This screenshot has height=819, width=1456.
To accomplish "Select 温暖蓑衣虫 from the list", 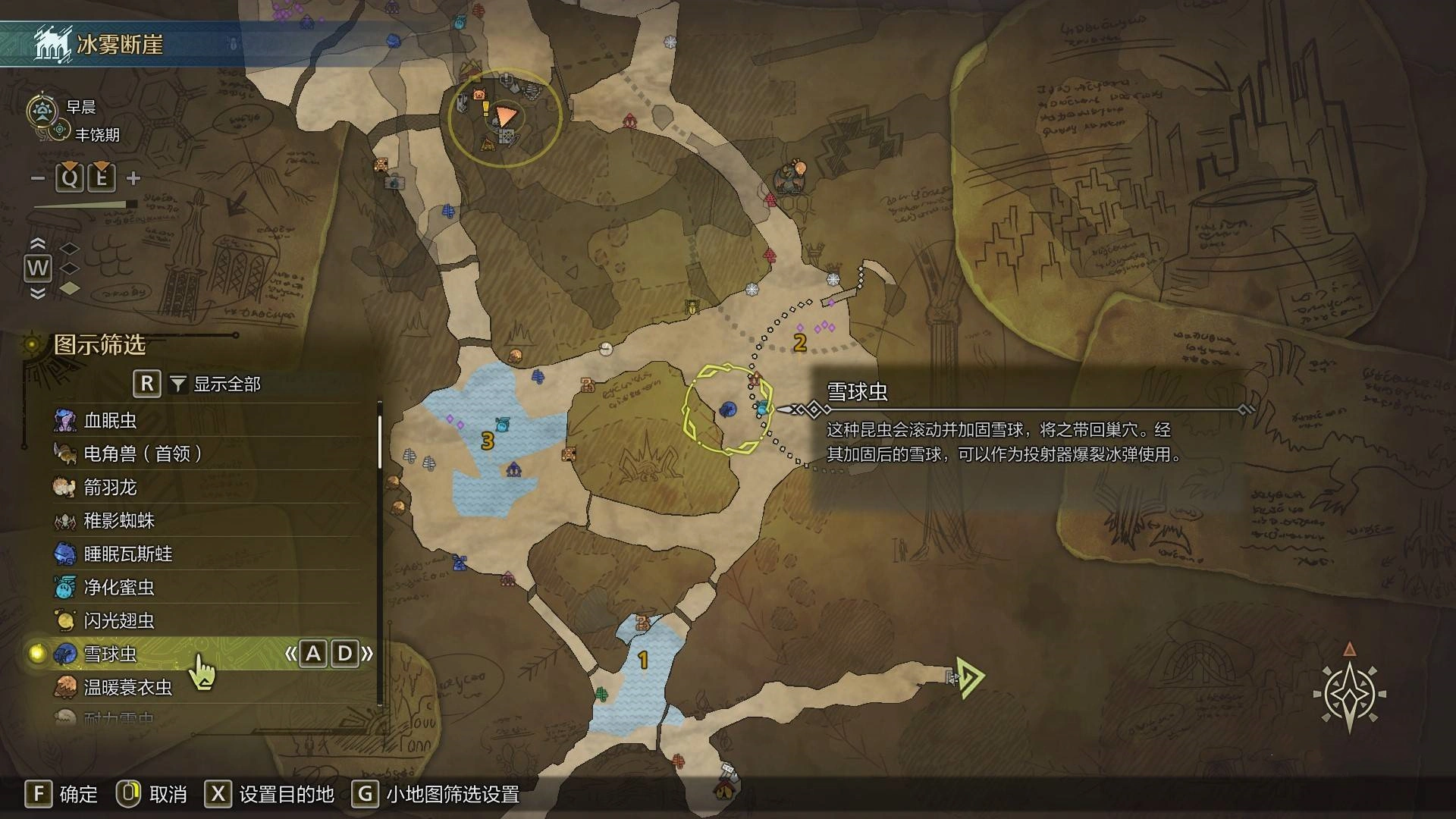I will click(127, 687).
